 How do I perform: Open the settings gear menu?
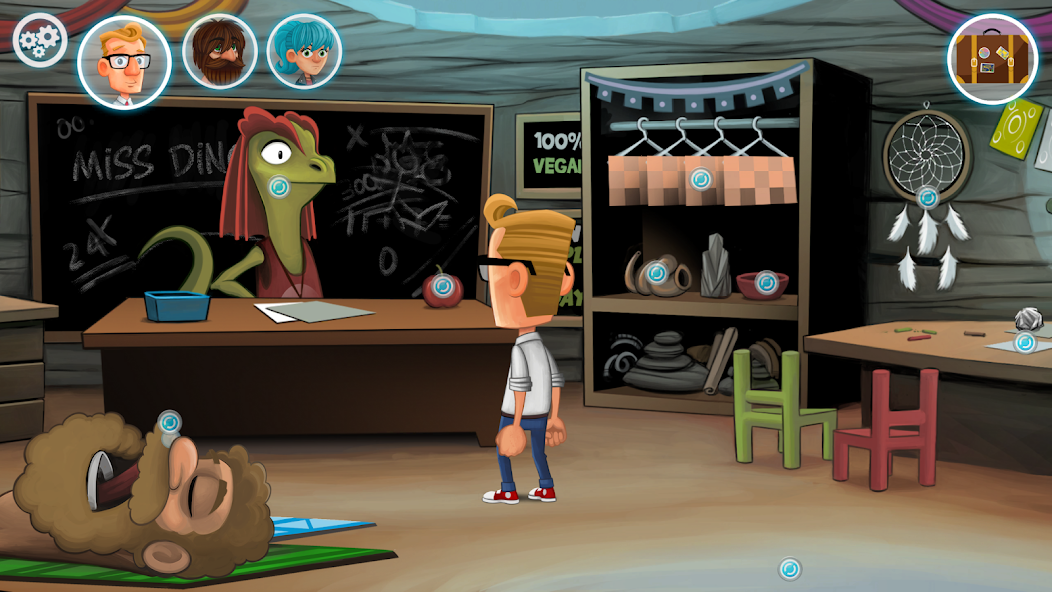point(39,40)
